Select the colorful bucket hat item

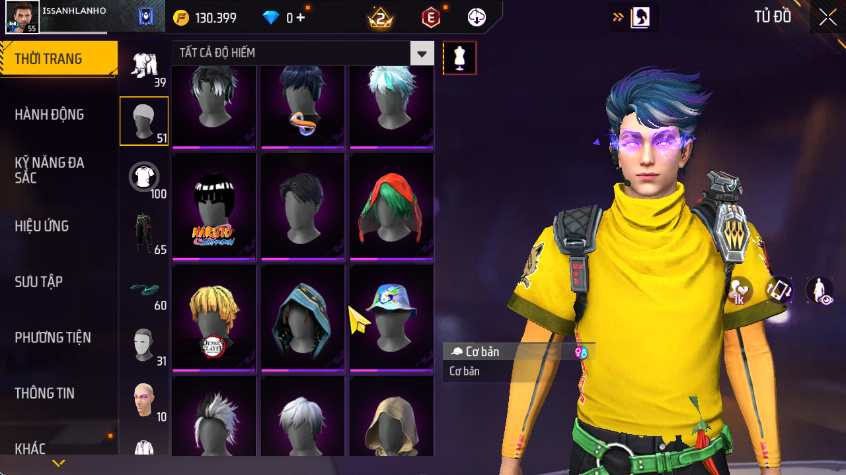tap(391, 320)
